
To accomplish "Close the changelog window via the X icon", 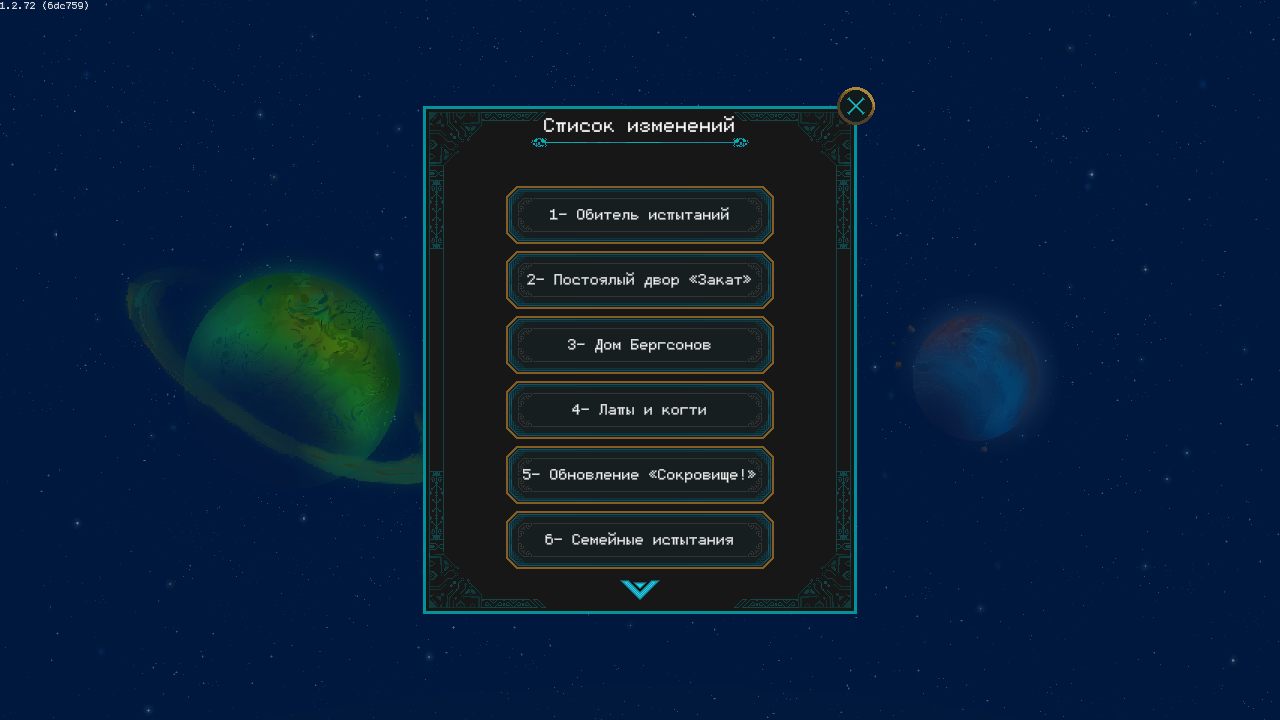I will (855, 105).
